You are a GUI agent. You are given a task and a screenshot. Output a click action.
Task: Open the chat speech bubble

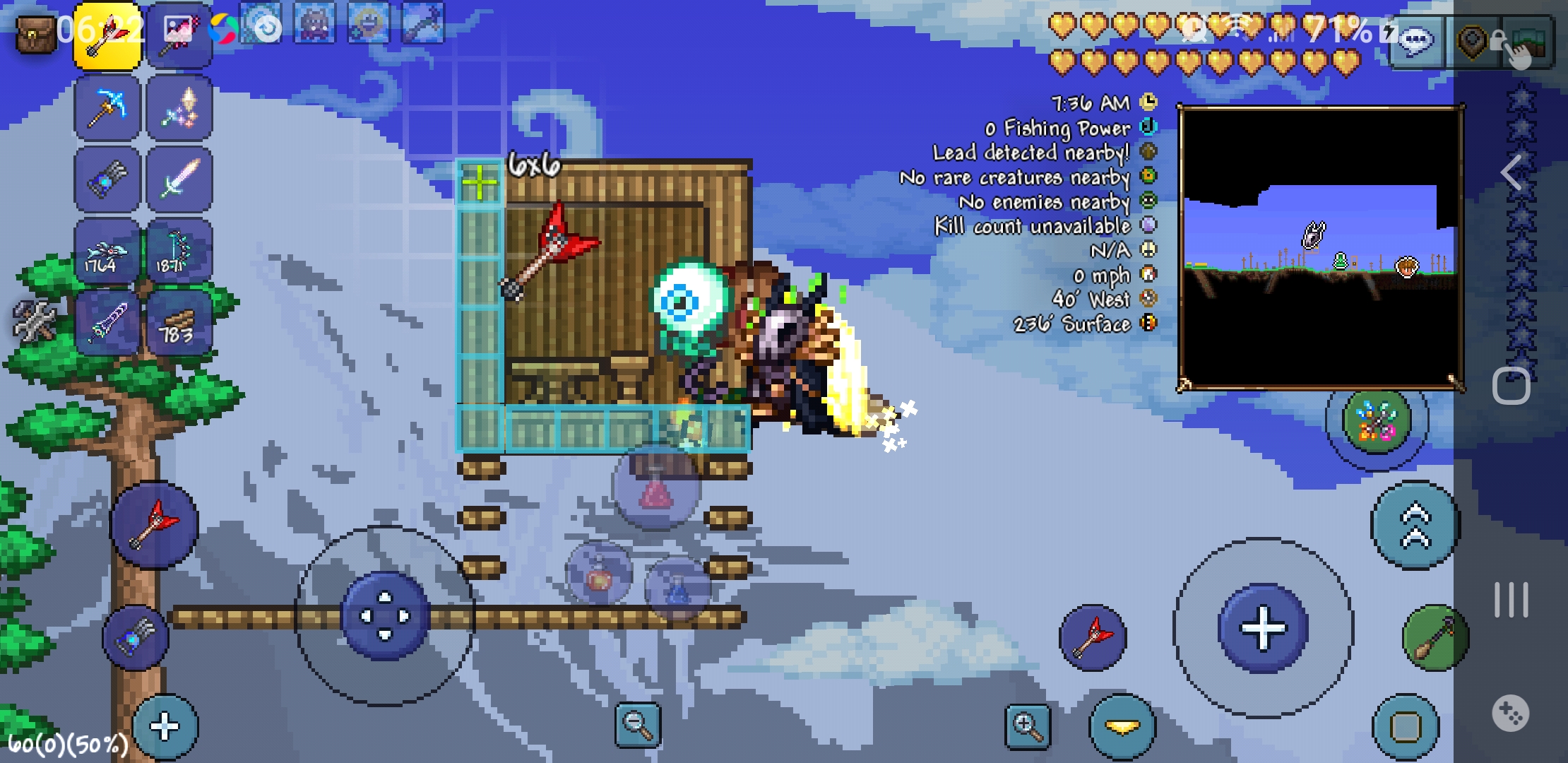1415,41
